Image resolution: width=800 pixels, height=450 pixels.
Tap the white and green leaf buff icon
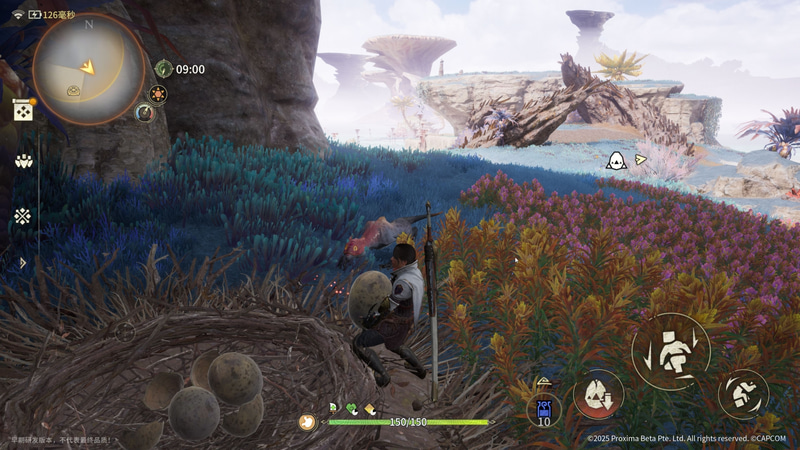(x=333, y=408)
